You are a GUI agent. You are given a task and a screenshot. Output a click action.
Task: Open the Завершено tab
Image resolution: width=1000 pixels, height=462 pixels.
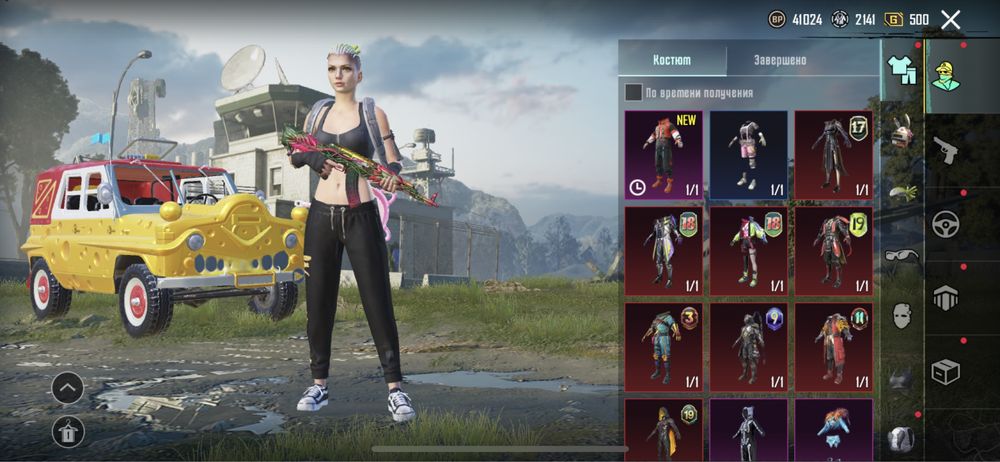[780, 60]
